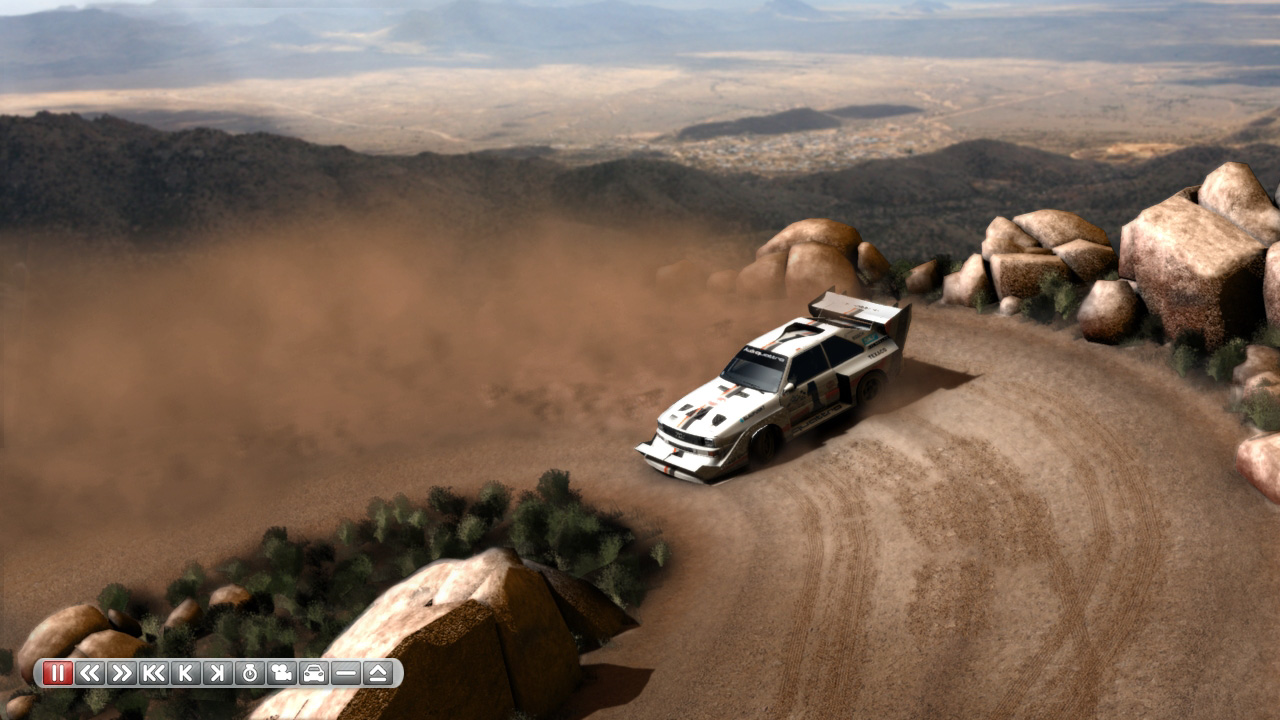This screenshot has height=720, width=1280.
Task: Select the car icon in replay controls
Action: point(314,673)
